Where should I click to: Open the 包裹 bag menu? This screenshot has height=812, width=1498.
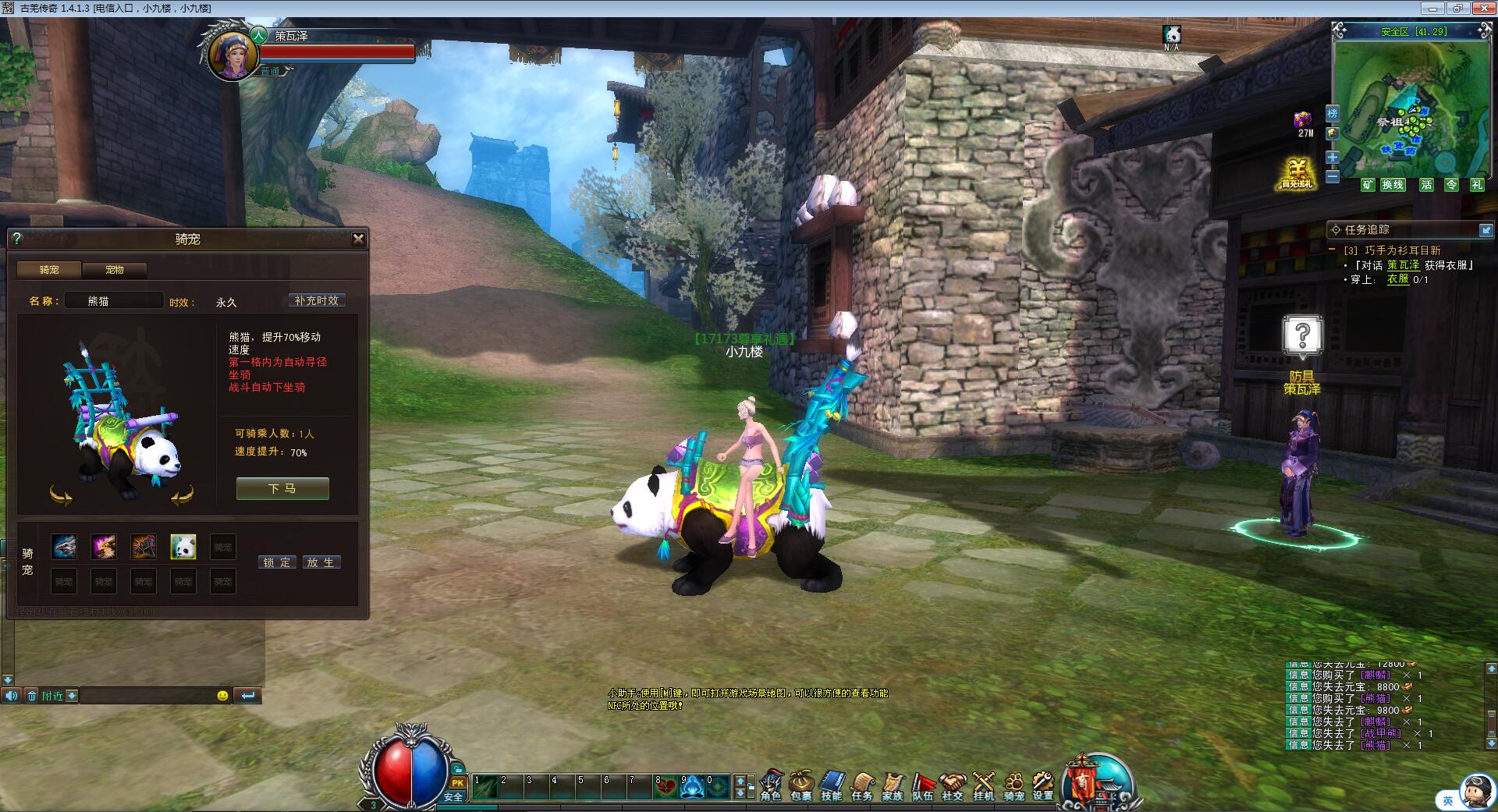click(x=801, y=785)
